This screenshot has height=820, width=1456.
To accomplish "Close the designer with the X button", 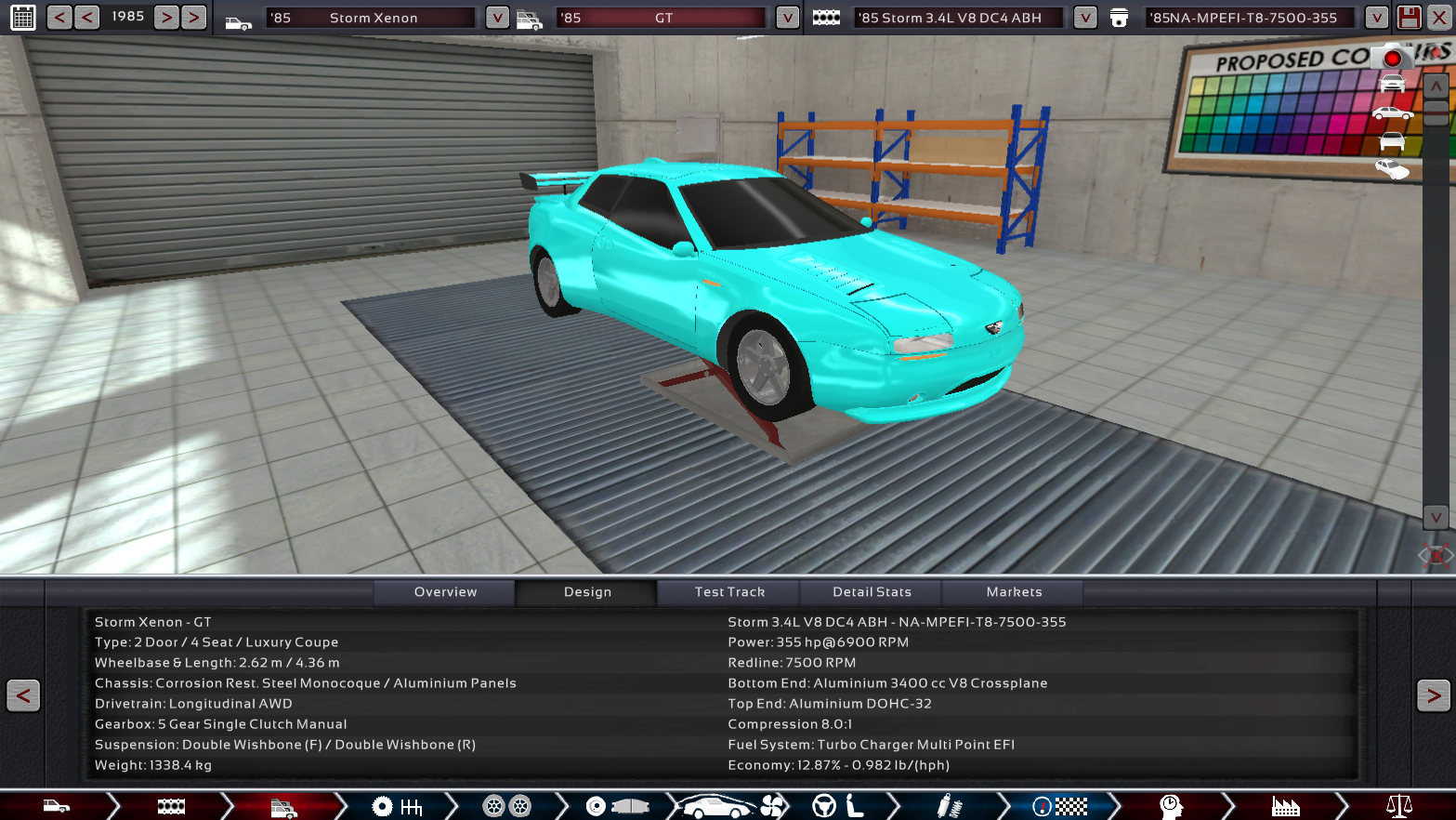I will [x=1439, y=18].
